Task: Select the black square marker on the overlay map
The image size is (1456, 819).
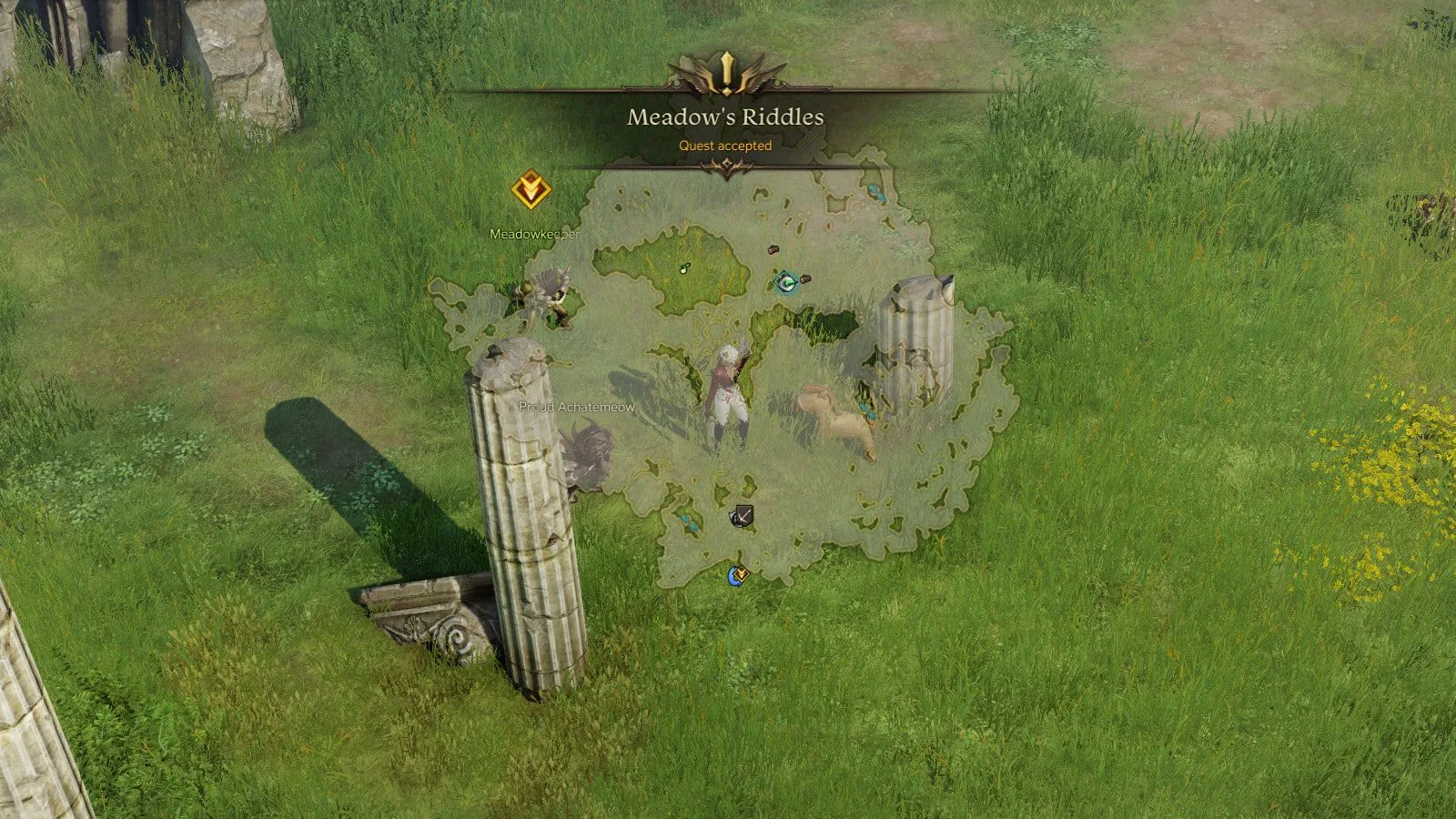Action: 743,517
